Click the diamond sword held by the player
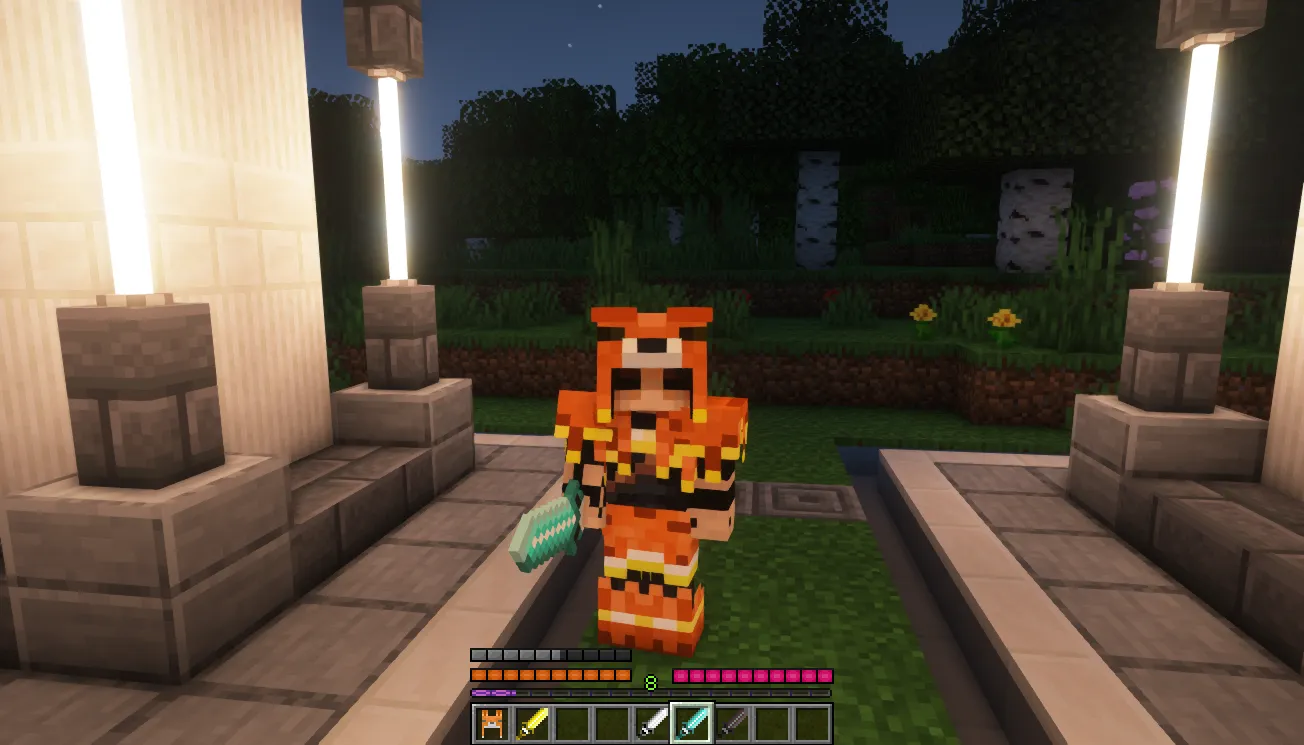 tap(545, 530)
